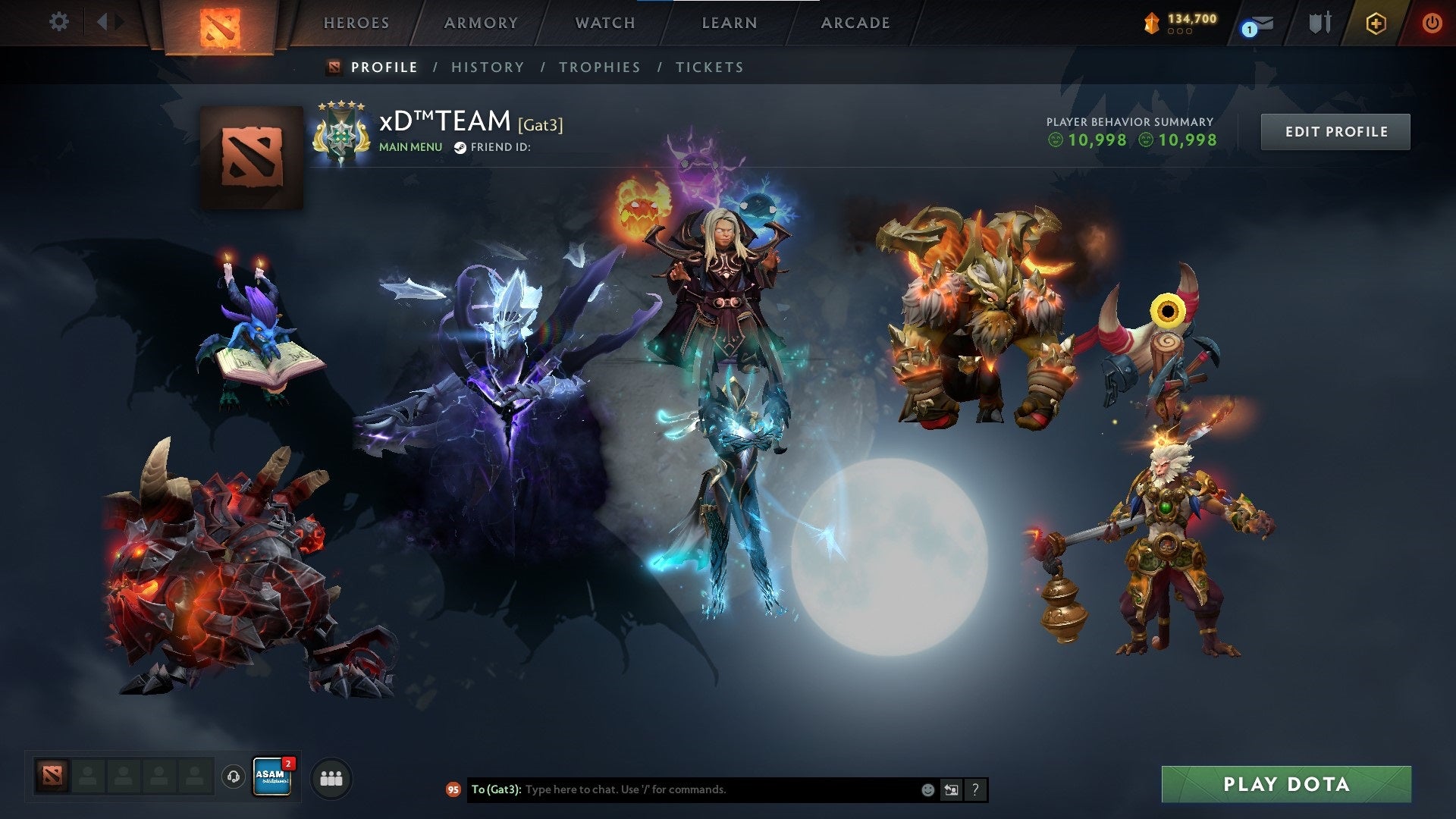The image size is (1456, 819).
Task: Open Dota Plus with the gold hexagon icon
Action: tap(1378, 23)
